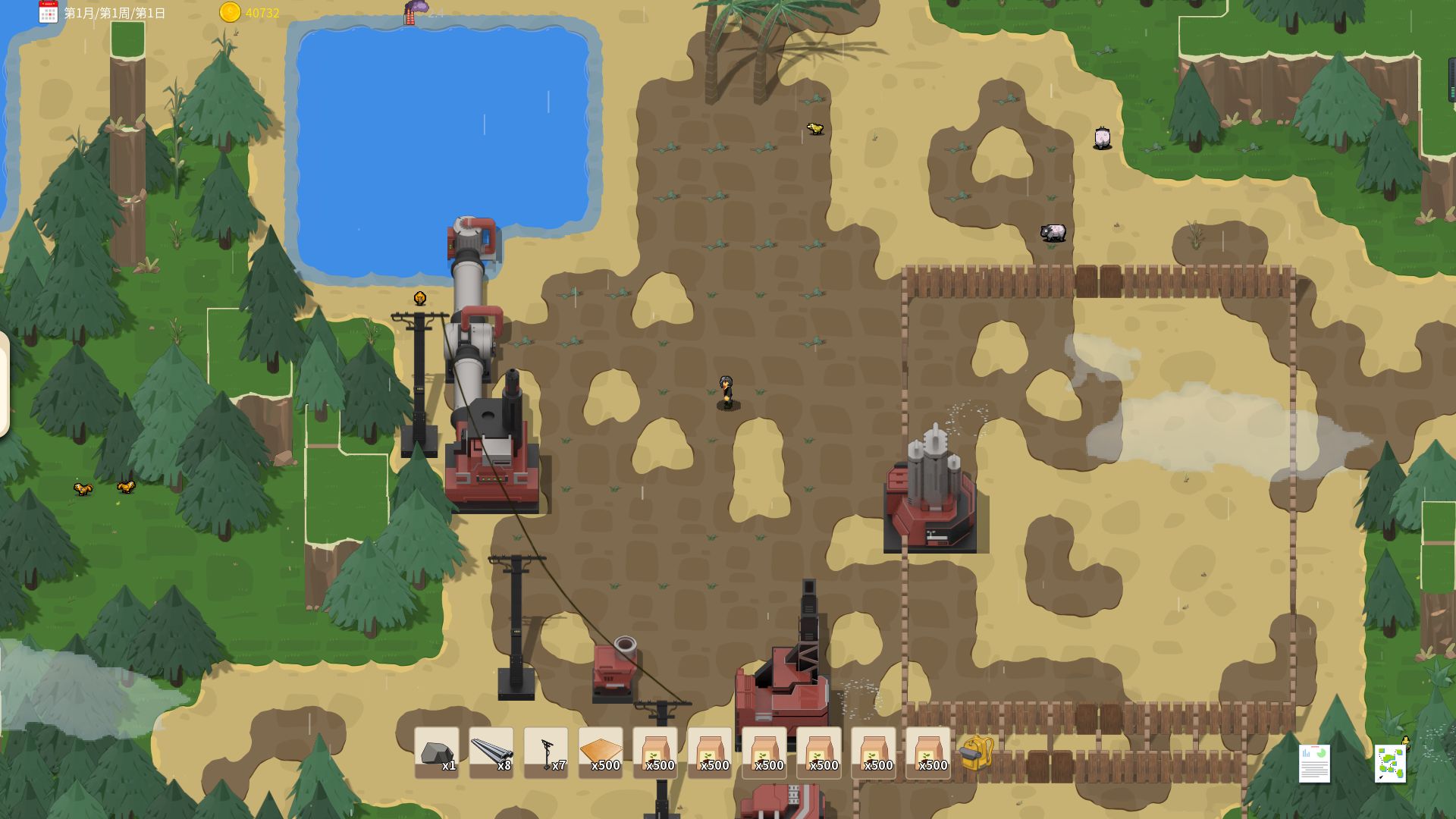Image resolution: width=1456 pixels, height=819 pixels.
Task: Open the statistics report document
Action: [1314, 762]
